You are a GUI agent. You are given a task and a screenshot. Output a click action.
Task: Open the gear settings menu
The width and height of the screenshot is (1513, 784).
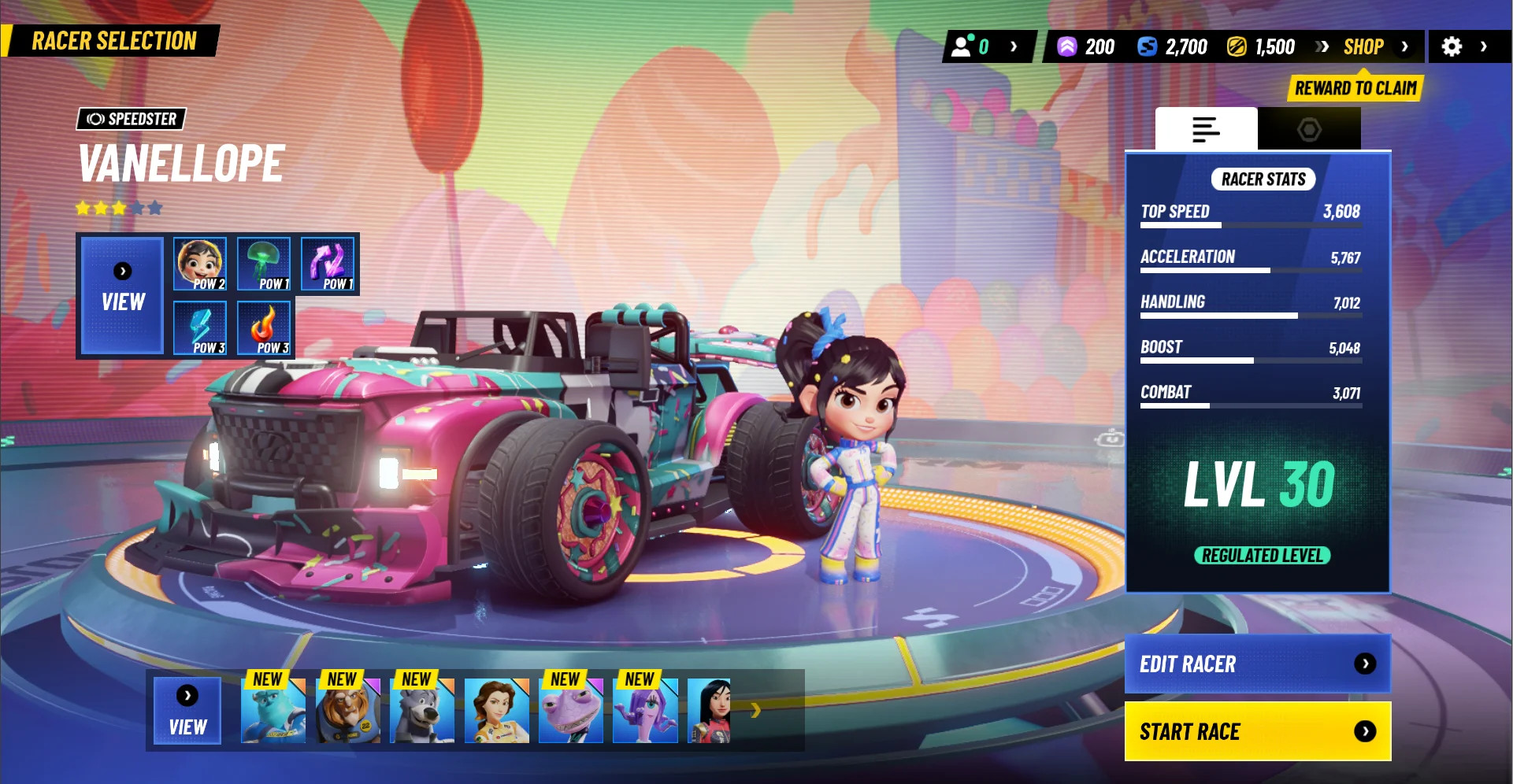coord(1452,47)
